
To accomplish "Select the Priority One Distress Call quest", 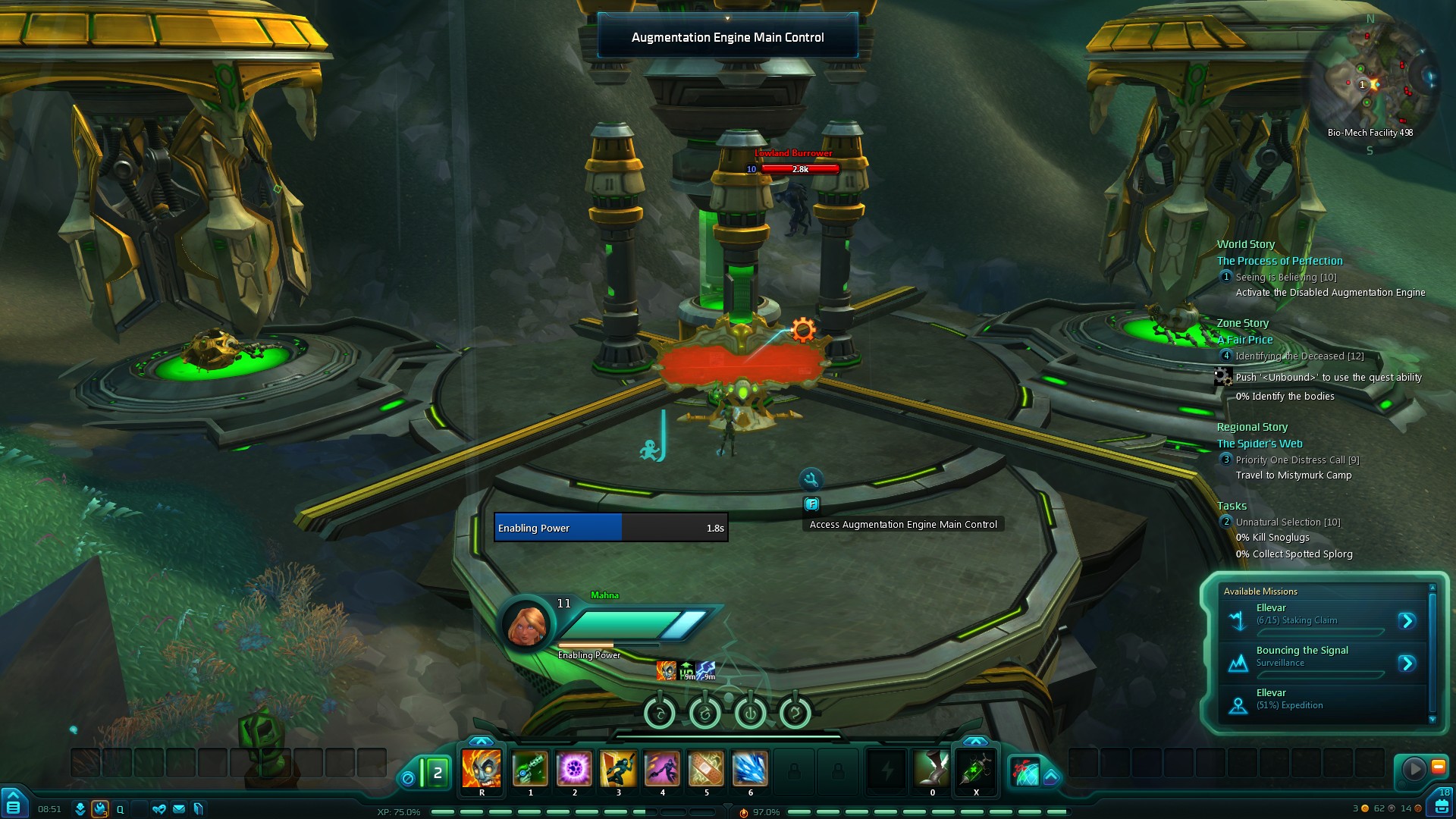I will click(x=1297, y=460).
